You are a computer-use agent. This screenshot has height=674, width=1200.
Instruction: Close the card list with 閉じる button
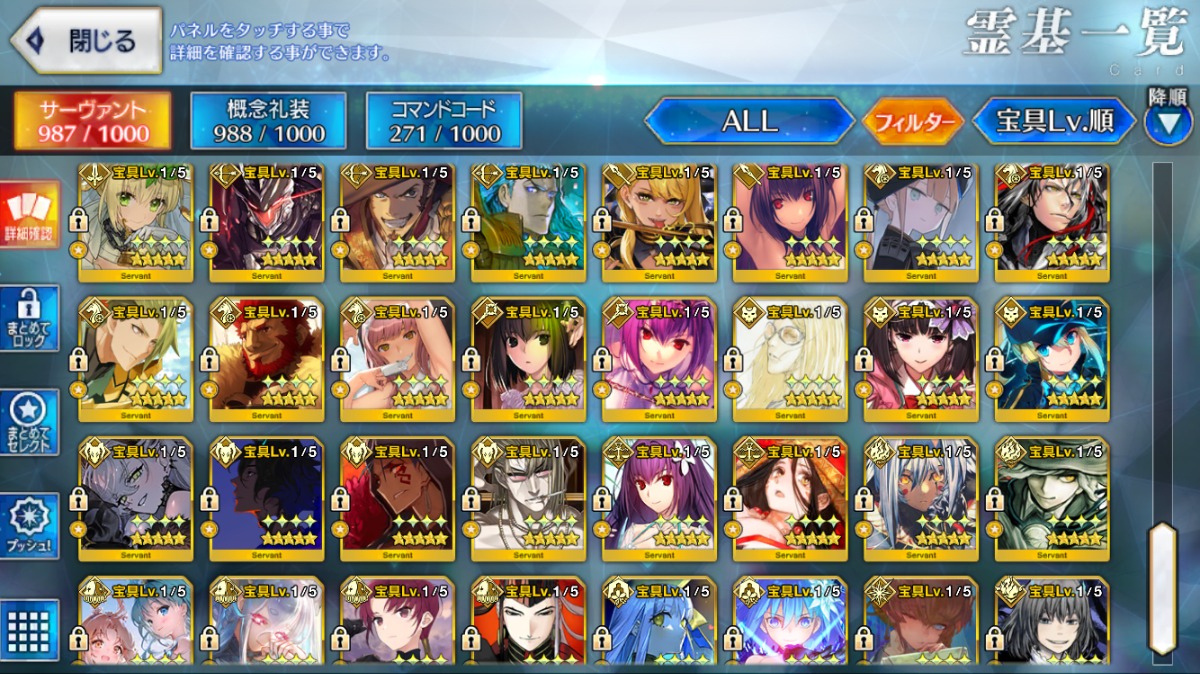pos(86,41)
